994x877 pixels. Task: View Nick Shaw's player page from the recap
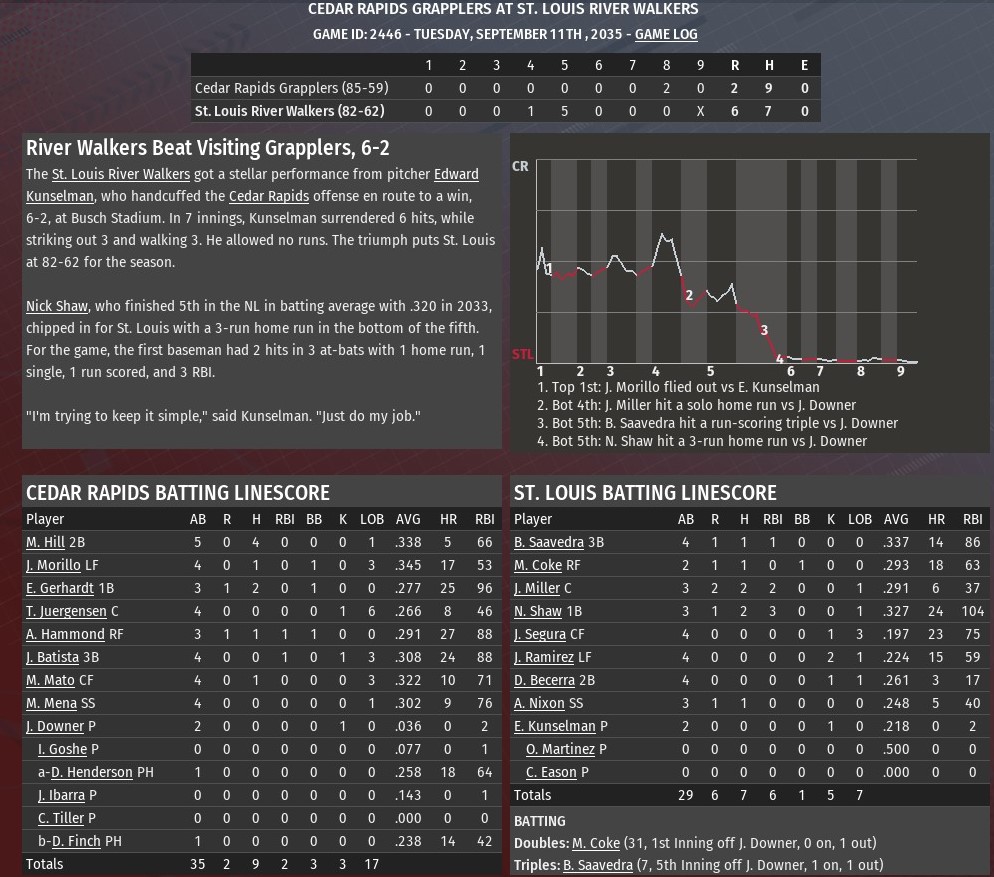point(57,306)
